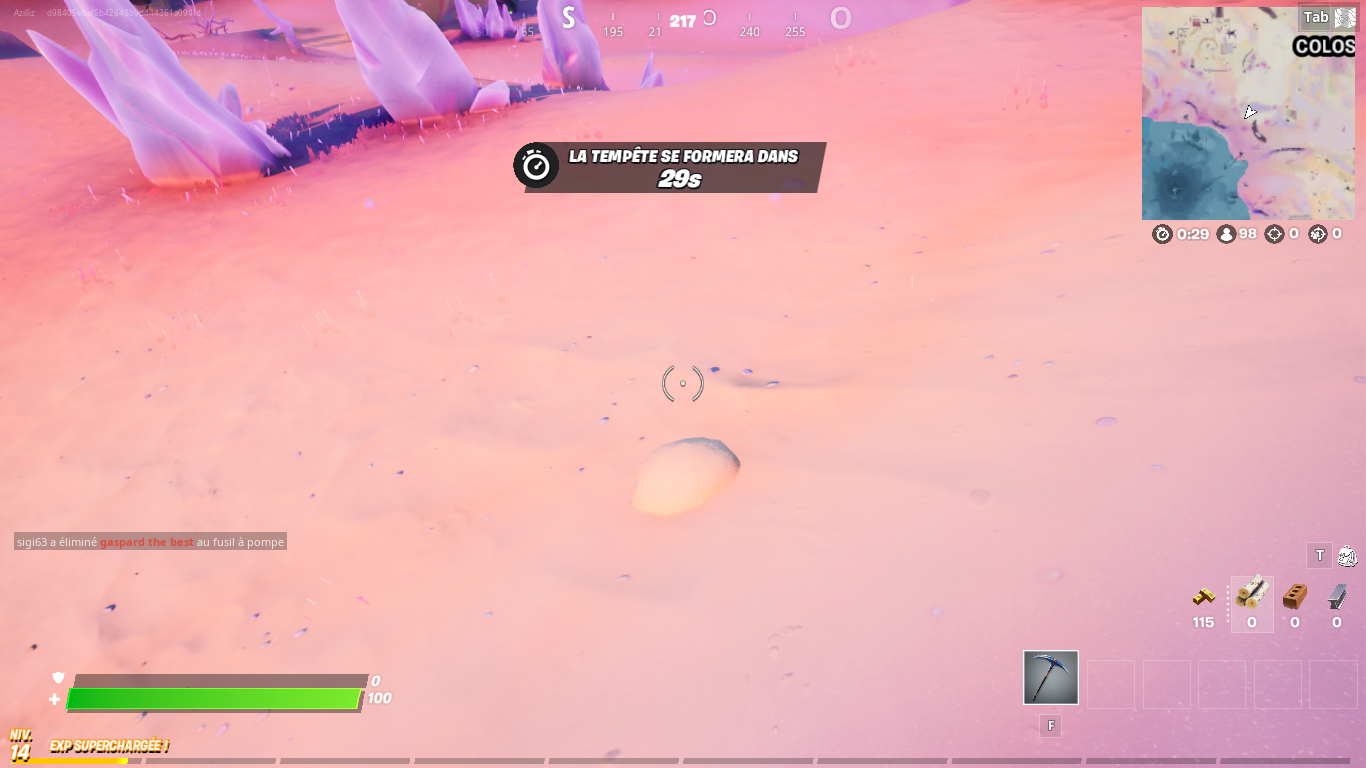Open the minimap in the corner
The image size is (1366, 768).
1248,112
